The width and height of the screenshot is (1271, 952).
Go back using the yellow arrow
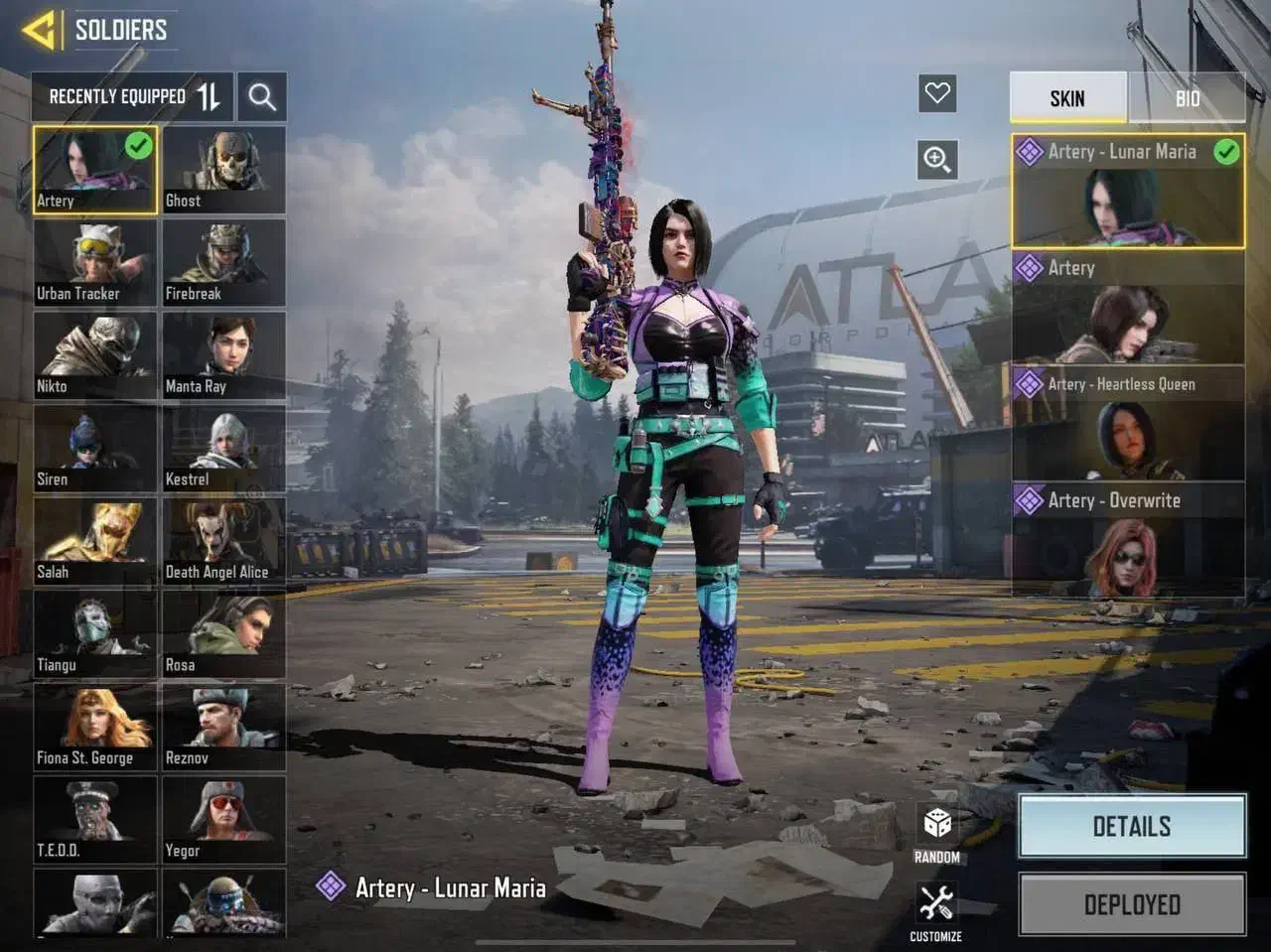click(40, 30)
